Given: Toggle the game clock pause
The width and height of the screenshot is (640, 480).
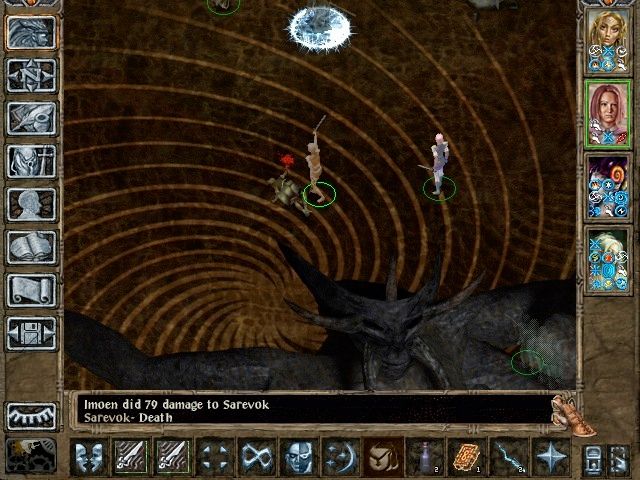Looking at the screenshot, I should (31, 455).
